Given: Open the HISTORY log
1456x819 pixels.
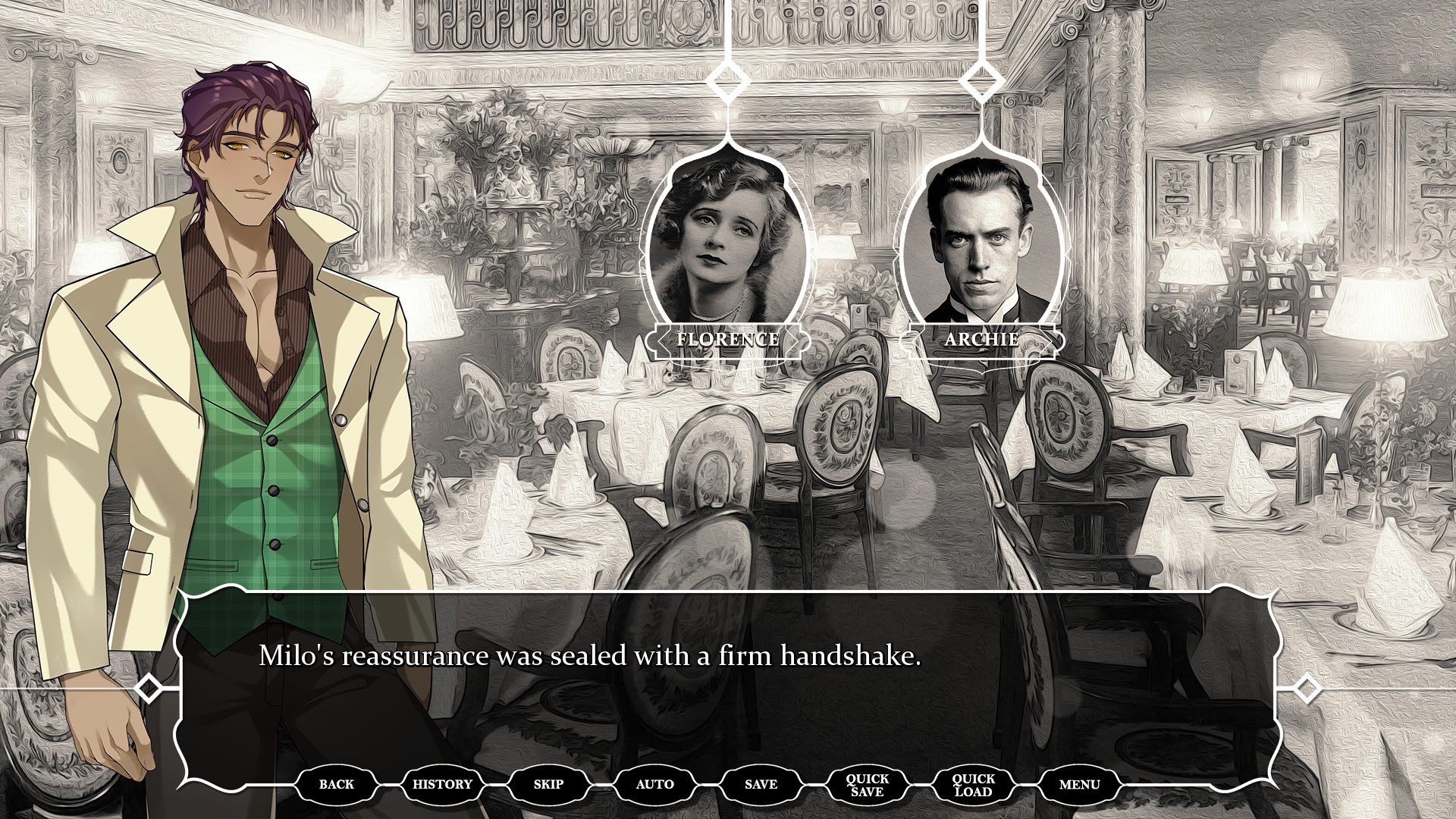Looking at the screenshot, I should pyautogui.click(x=442, y=784).
